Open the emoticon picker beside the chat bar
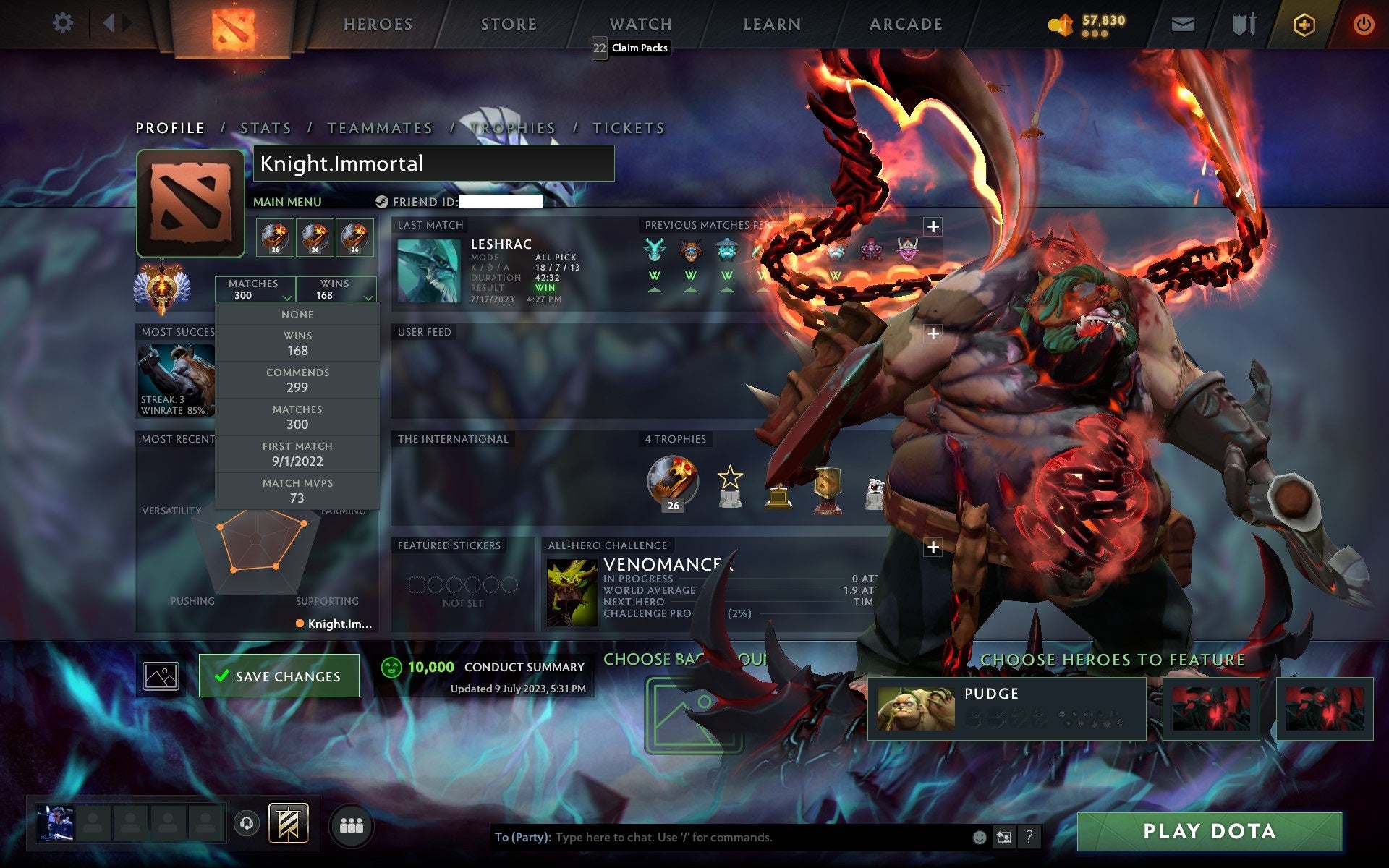Screen dimensions: 1389x868 pos(982,838)
